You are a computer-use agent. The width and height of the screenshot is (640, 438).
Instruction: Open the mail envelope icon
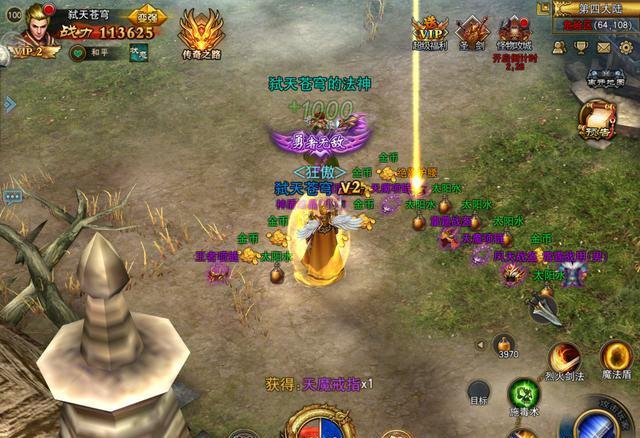605,47
